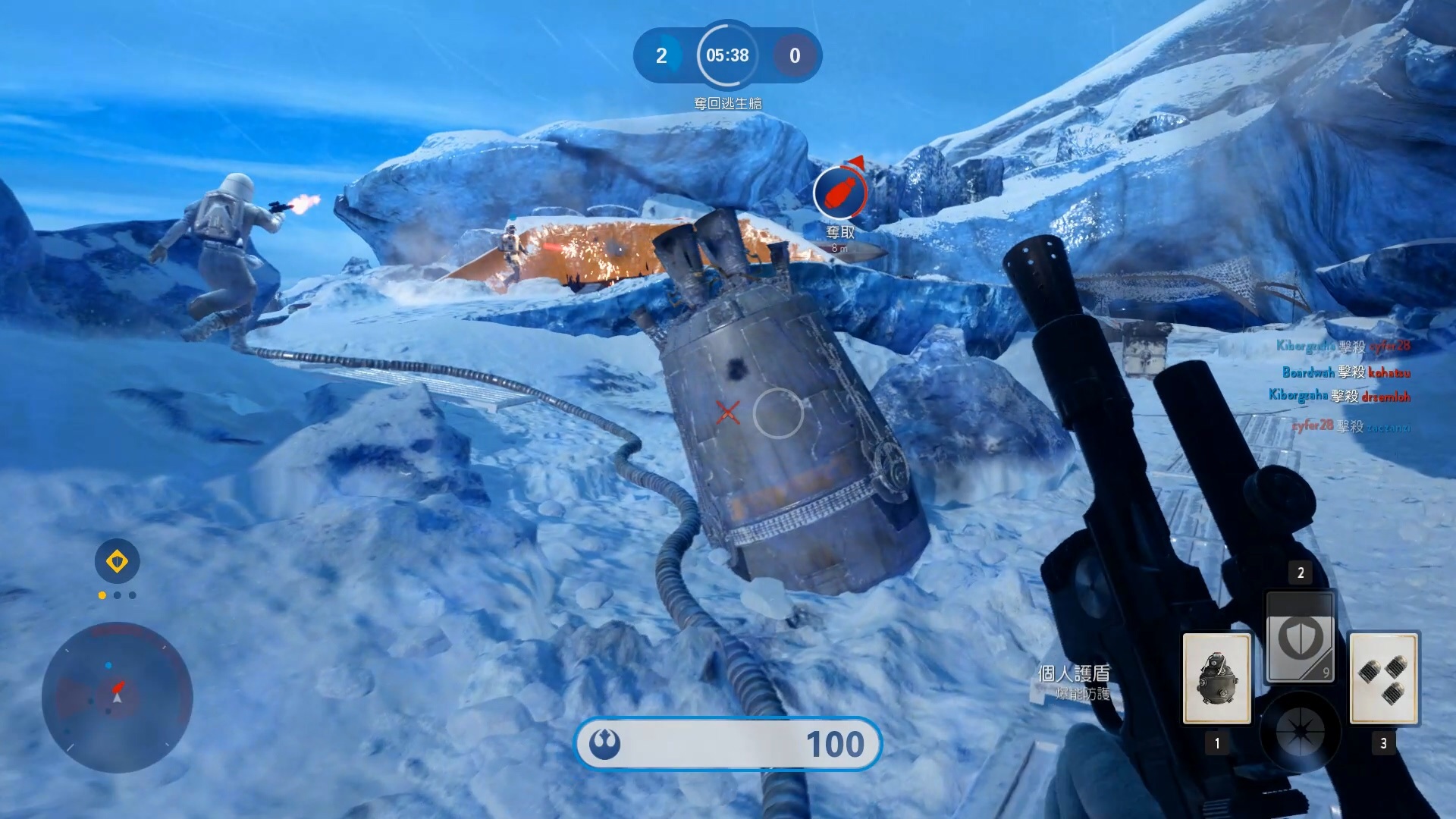The height and width of the screenshot is (819, 1456).
Task: Use the ion shot charge card
Action: (x=1383, y=678)
